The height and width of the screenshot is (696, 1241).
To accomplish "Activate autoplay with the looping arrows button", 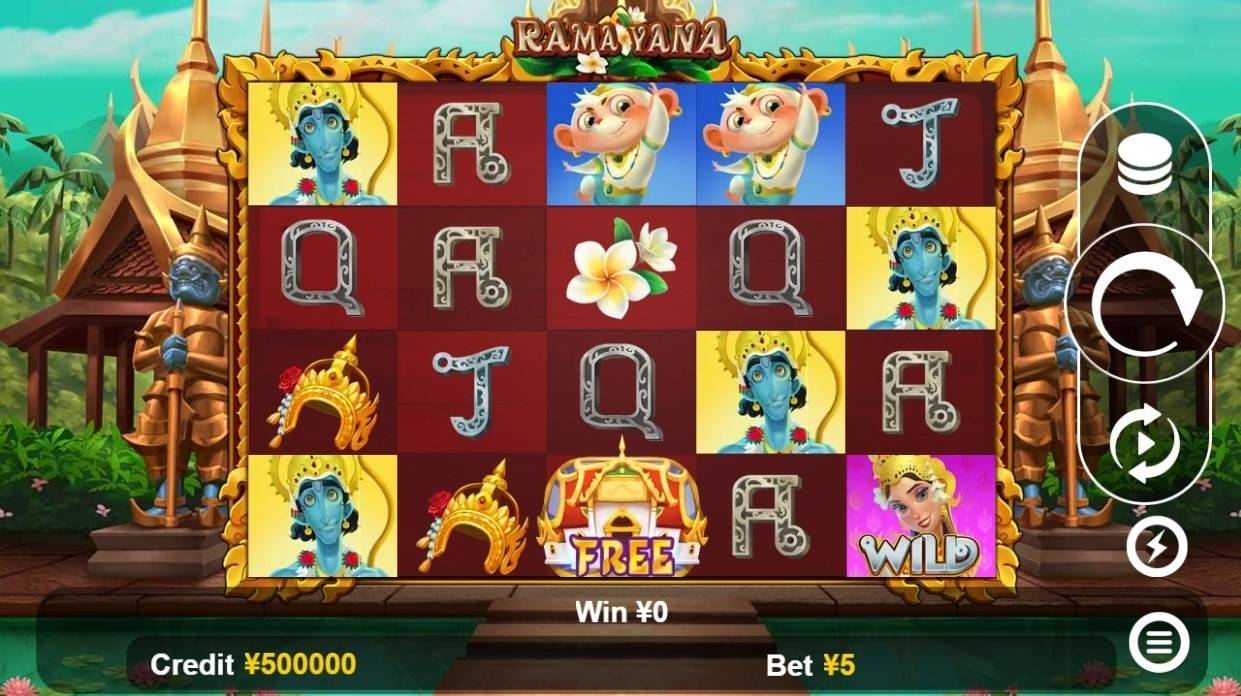I will point(1144,444).
